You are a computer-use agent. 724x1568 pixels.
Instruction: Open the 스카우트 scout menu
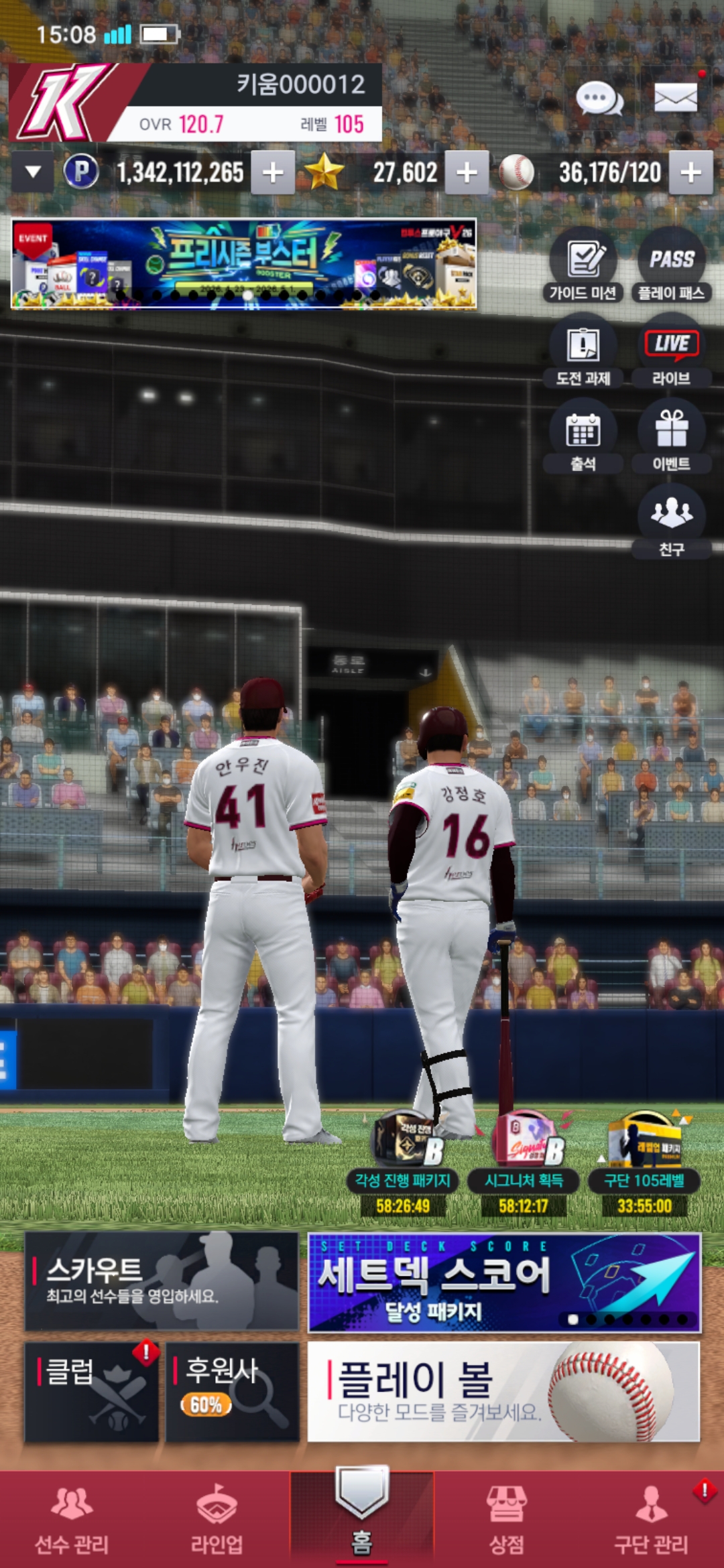tap(162, 1281)
